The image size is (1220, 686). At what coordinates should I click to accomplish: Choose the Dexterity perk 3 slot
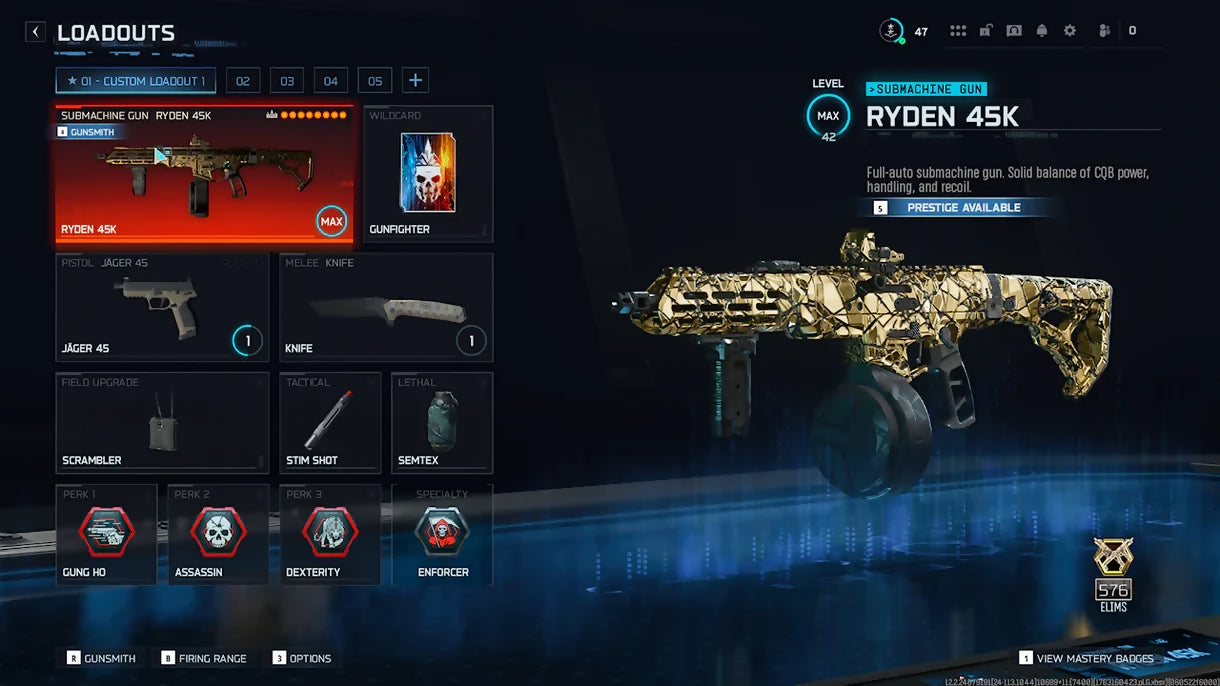point(330,535)
